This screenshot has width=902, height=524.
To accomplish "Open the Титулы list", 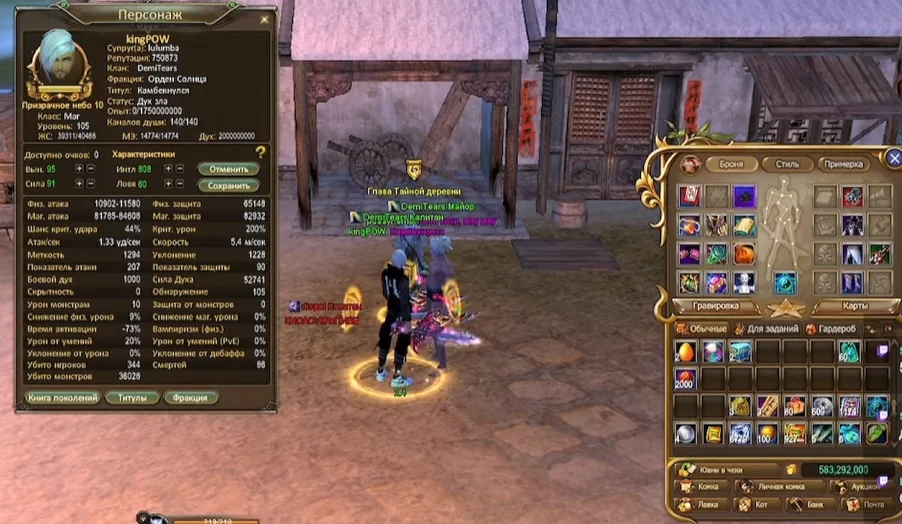I will [133, 398].
